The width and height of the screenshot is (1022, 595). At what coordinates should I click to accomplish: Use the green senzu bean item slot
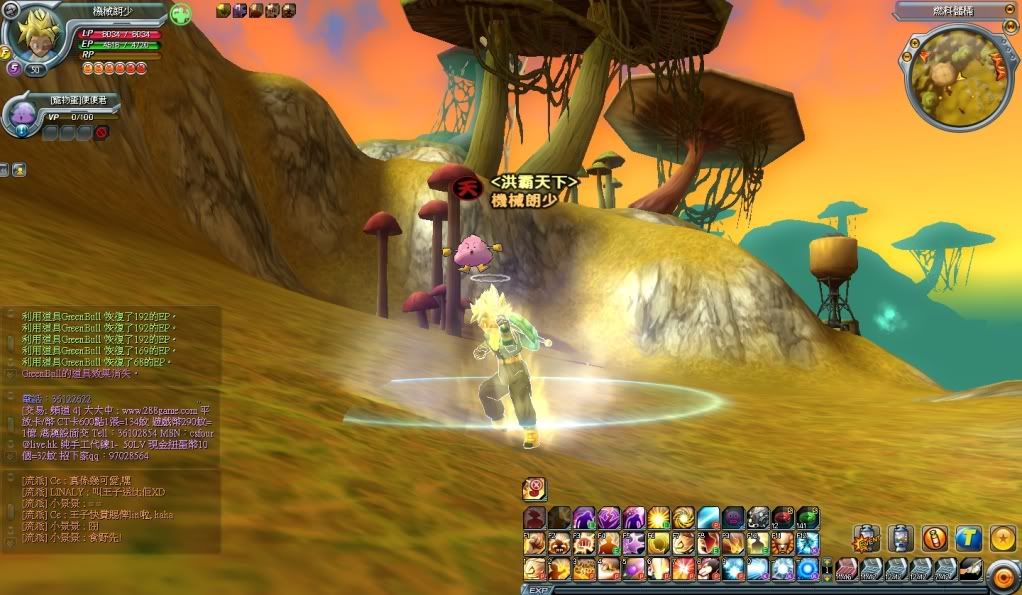tap(807, 518)
